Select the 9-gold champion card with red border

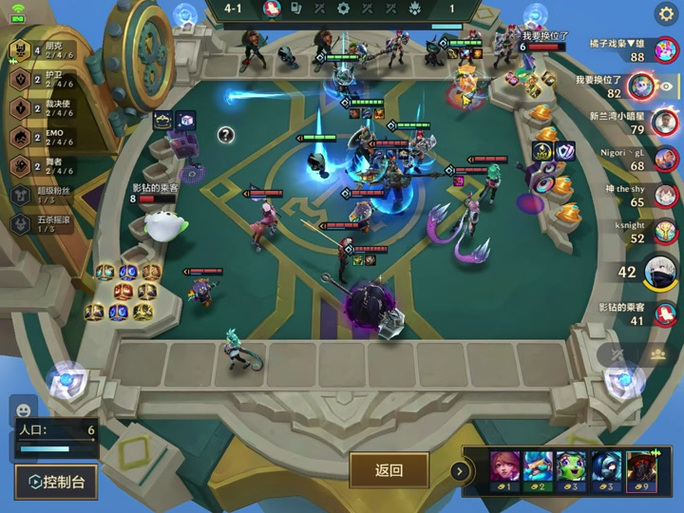[x=641, y=471]
